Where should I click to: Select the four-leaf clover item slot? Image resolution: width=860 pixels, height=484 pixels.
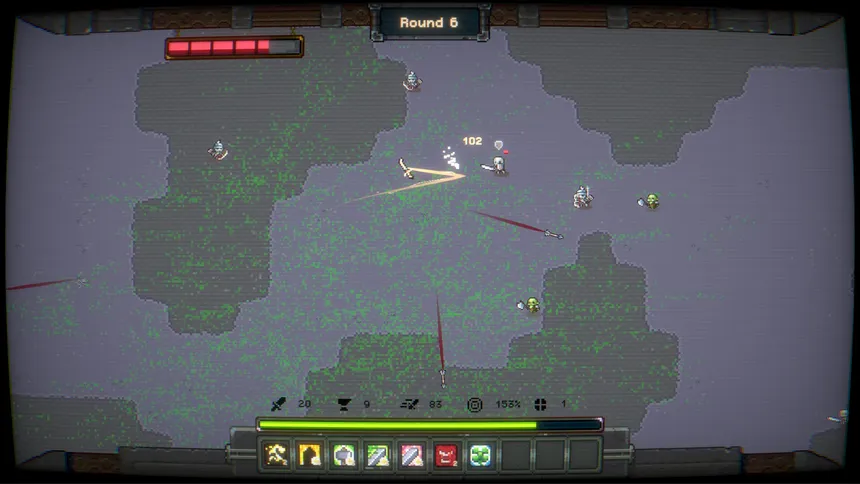tap(480, 456)
